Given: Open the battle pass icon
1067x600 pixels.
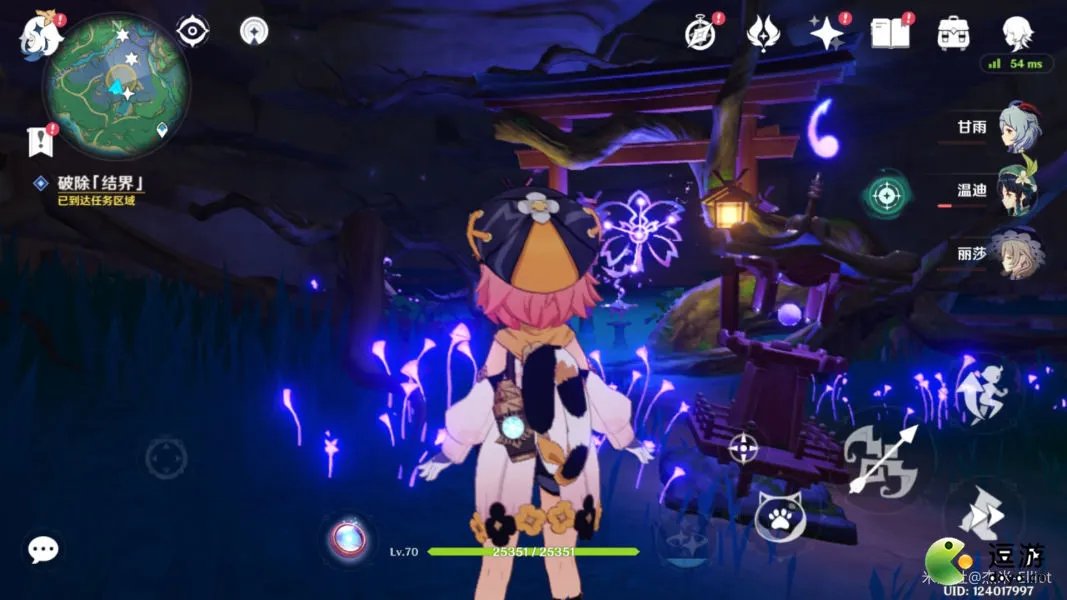Looking at the screenshot, I should click(763, 33).
